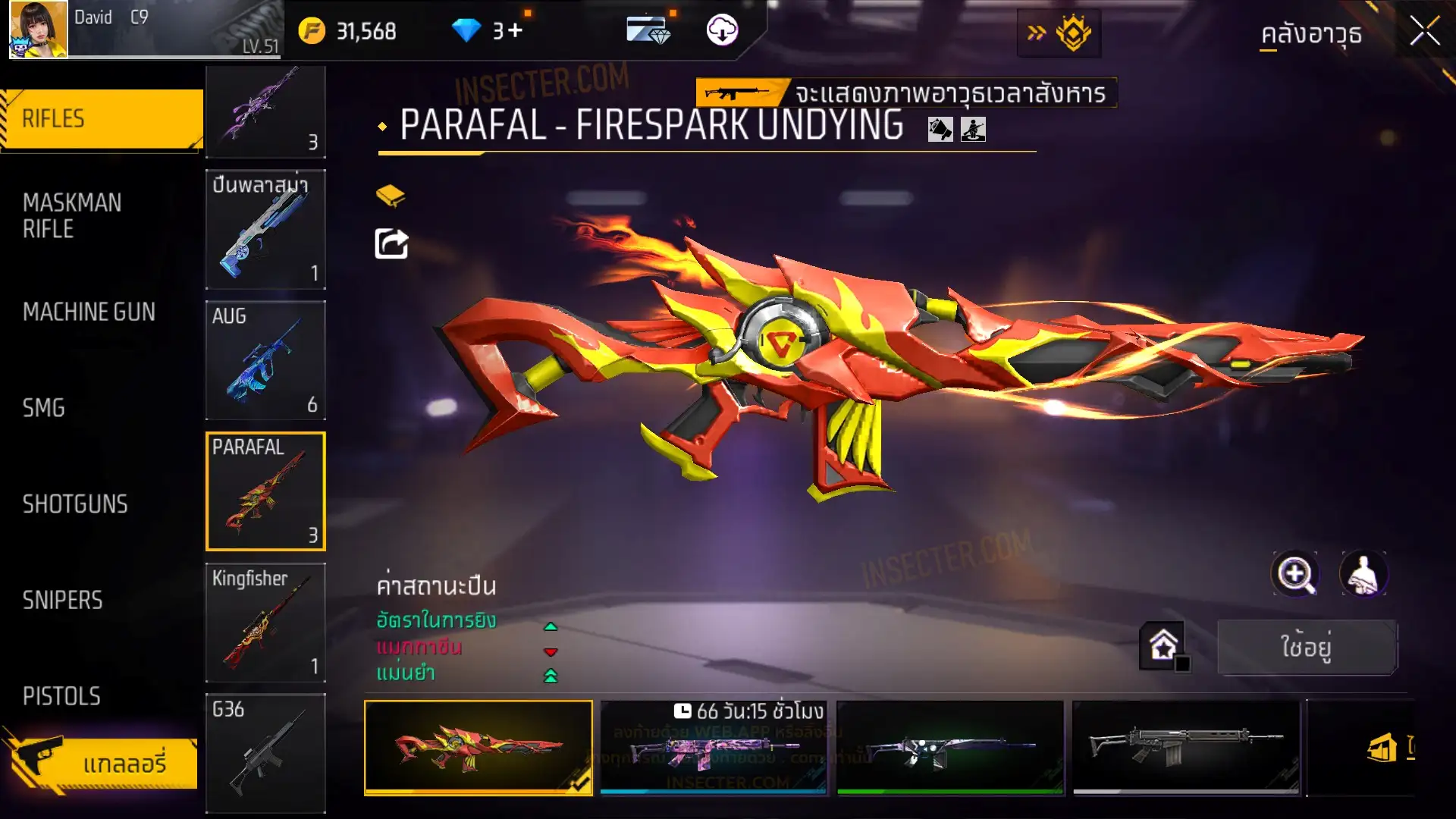The height and width of the screenshot is (819, 1456).
Task: Click the home display icon button
Action: pos(1163,646)
